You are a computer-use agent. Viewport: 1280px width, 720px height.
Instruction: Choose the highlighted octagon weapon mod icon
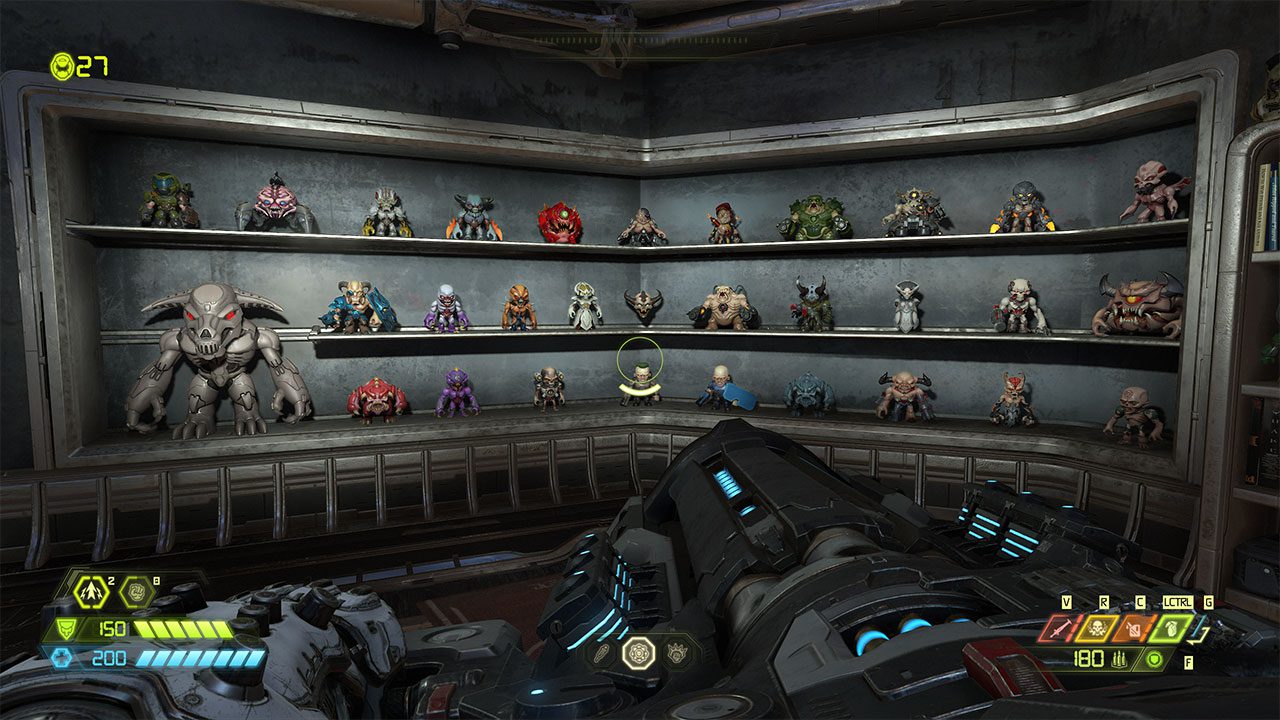638,653
